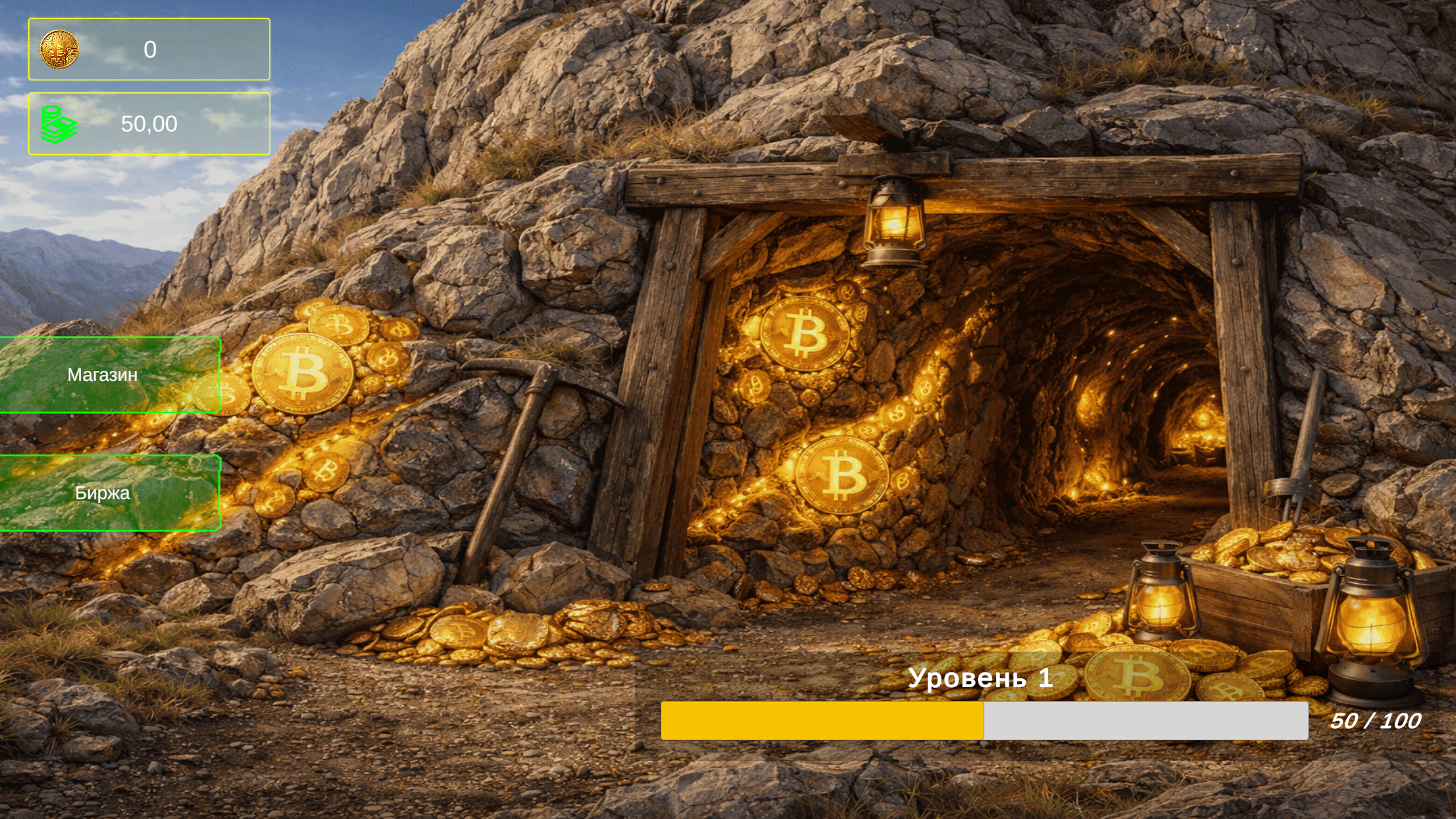
Task: Click the Bitcoin balance showing 0
Action: 149,49
